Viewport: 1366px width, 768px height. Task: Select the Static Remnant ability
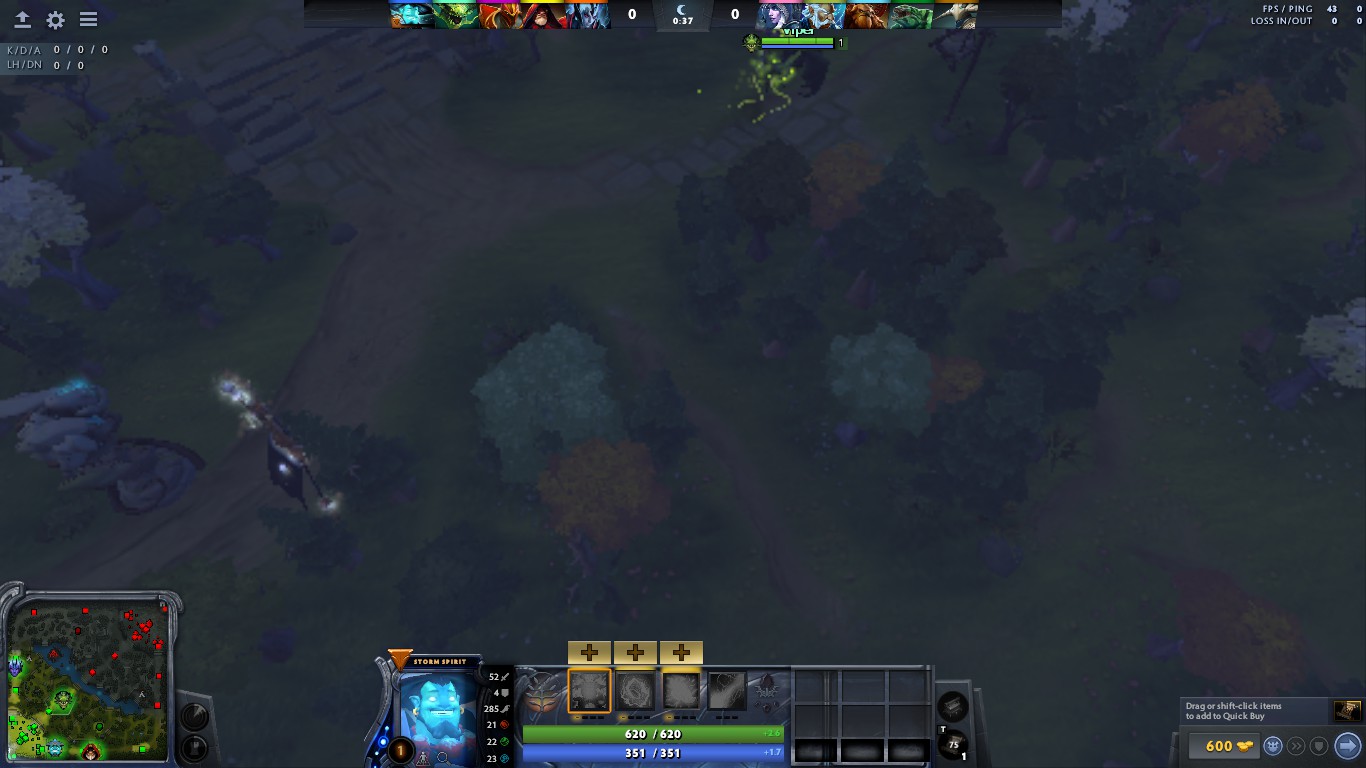click(589, 690)
